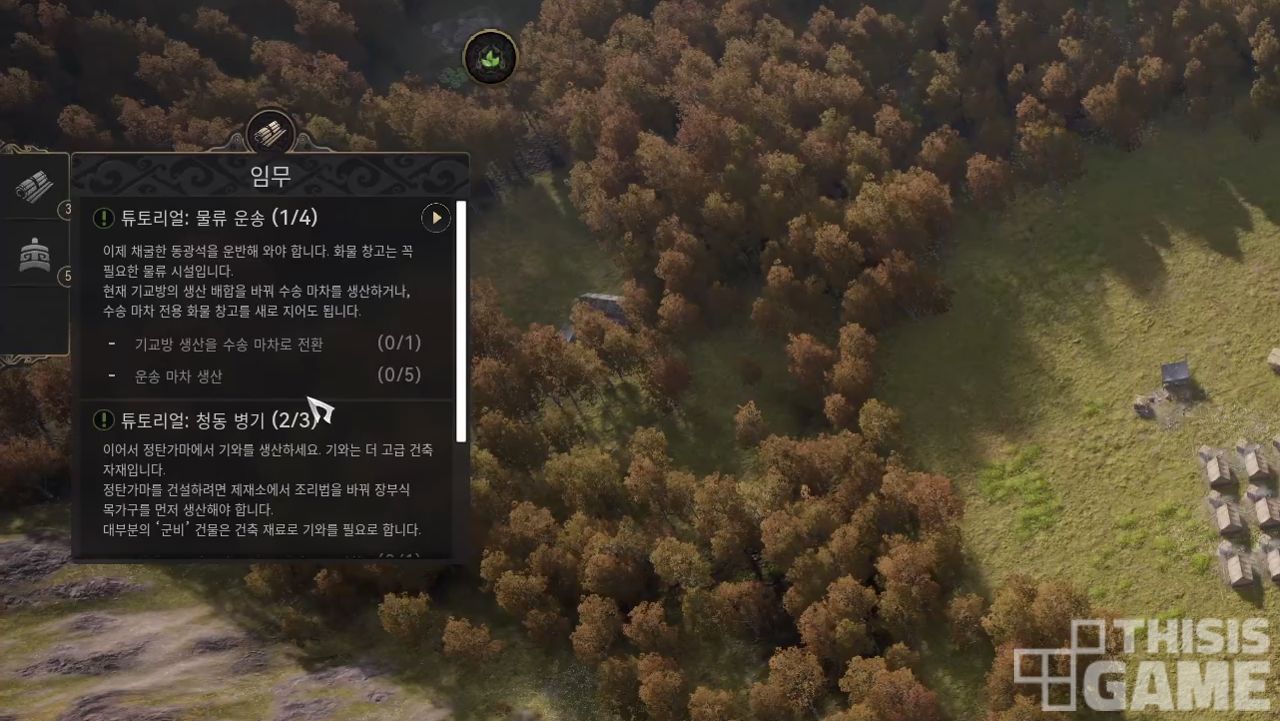Open the scroll icon in the left sidebar
Image resolution: width=1280 pixels, height=721 pixels.
point(36,186)
